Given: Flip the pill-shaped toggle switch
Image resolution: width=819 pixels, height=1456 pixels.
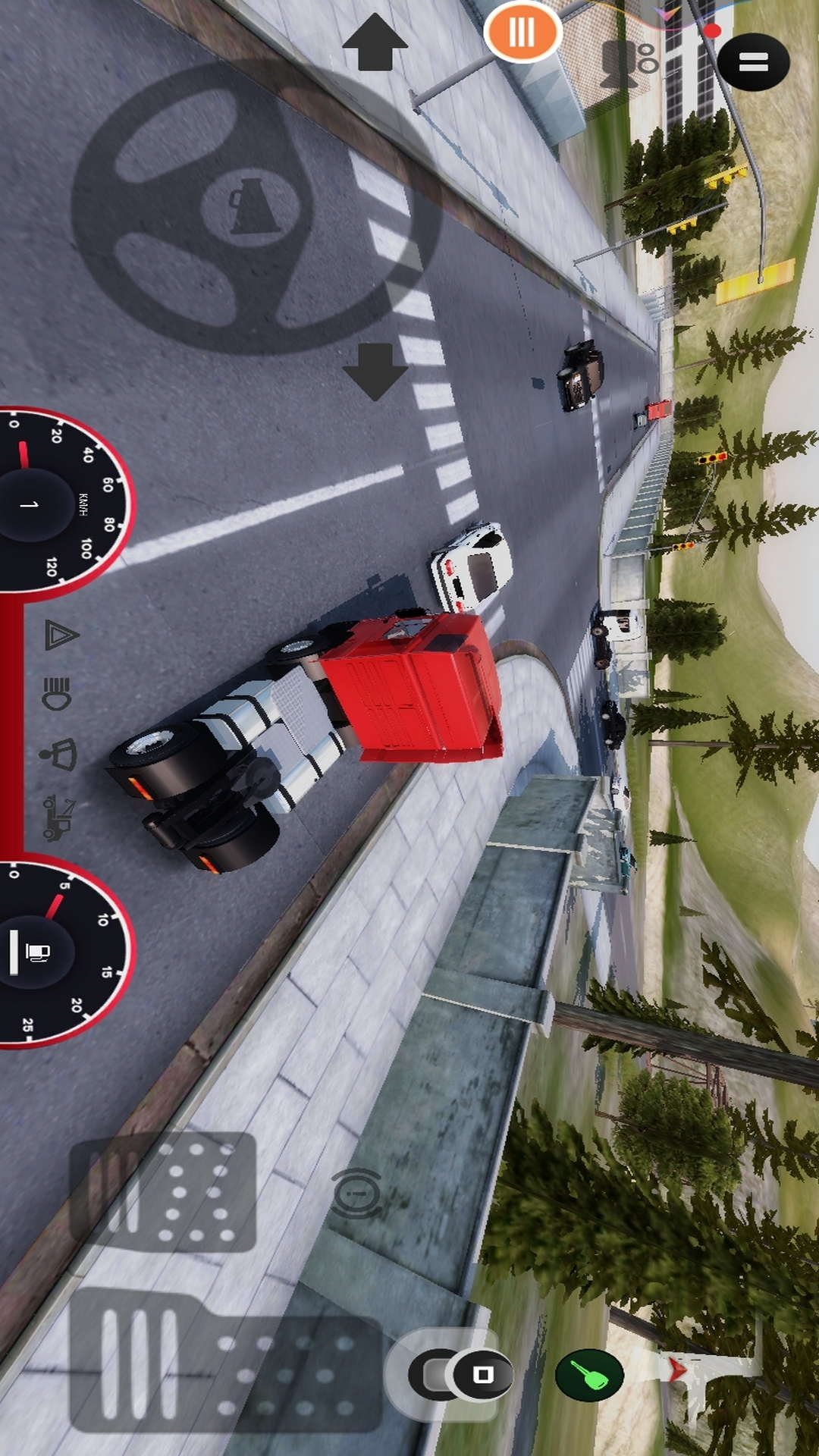Looking at the screenshot, I should pyautogui.click(x=460, y=1374).
